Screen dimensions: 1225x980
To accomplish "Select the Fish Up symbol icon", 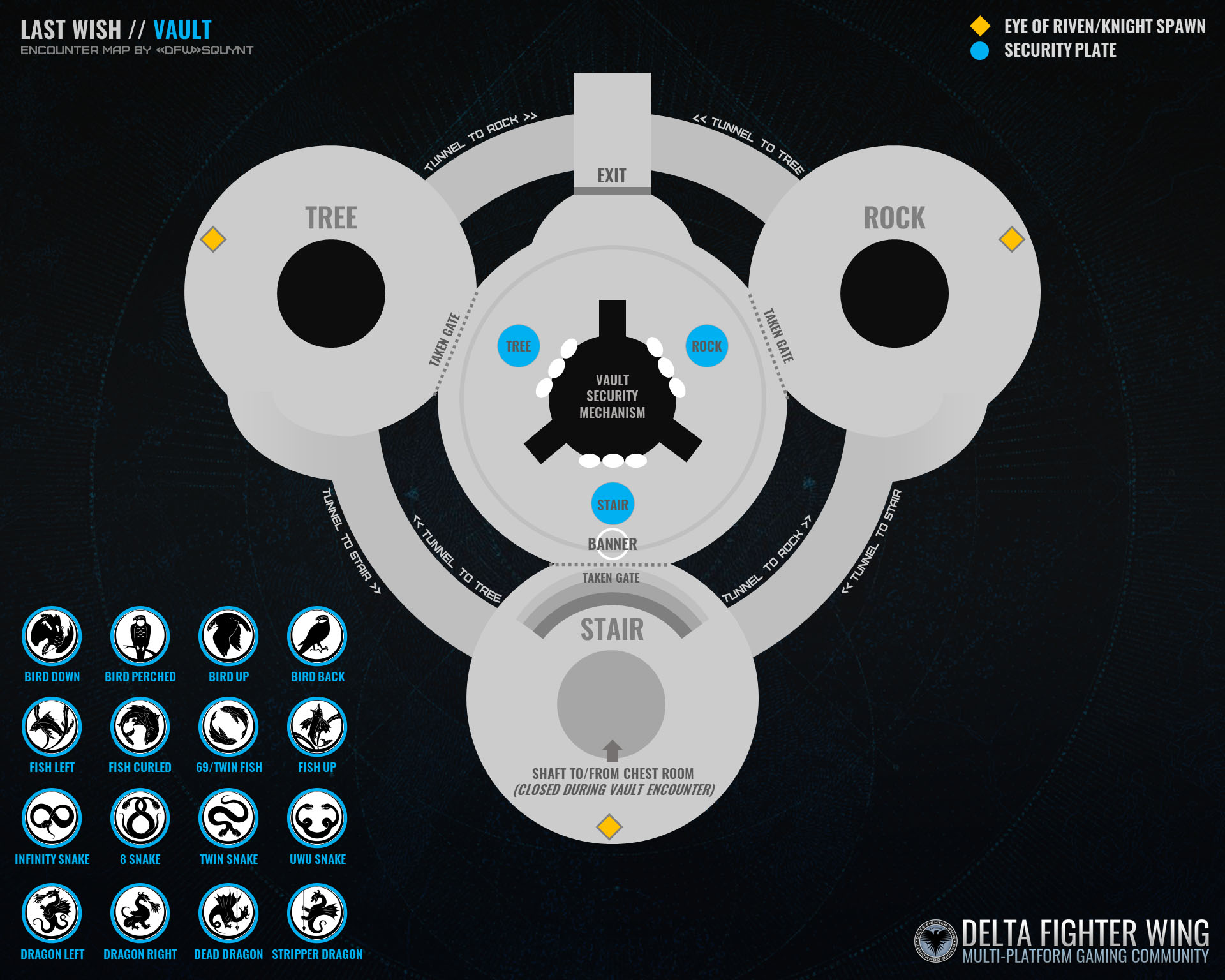I will [x=317, y=727].
